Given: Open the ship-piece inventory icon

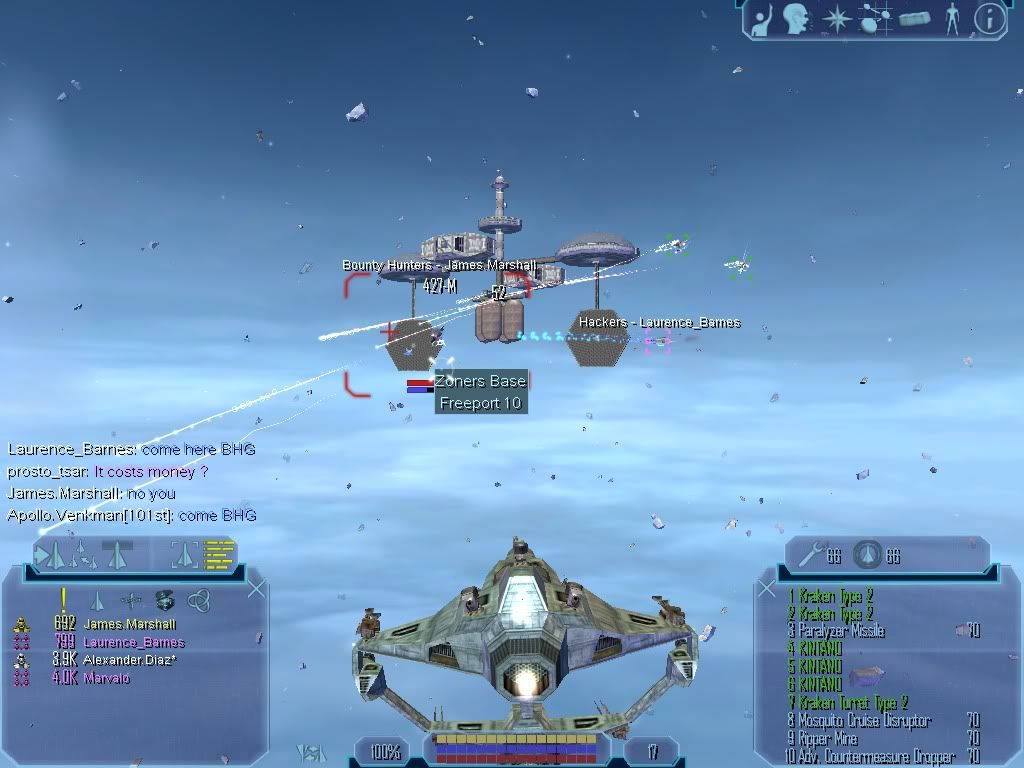Looking at the screenshot, I should 914,19.
